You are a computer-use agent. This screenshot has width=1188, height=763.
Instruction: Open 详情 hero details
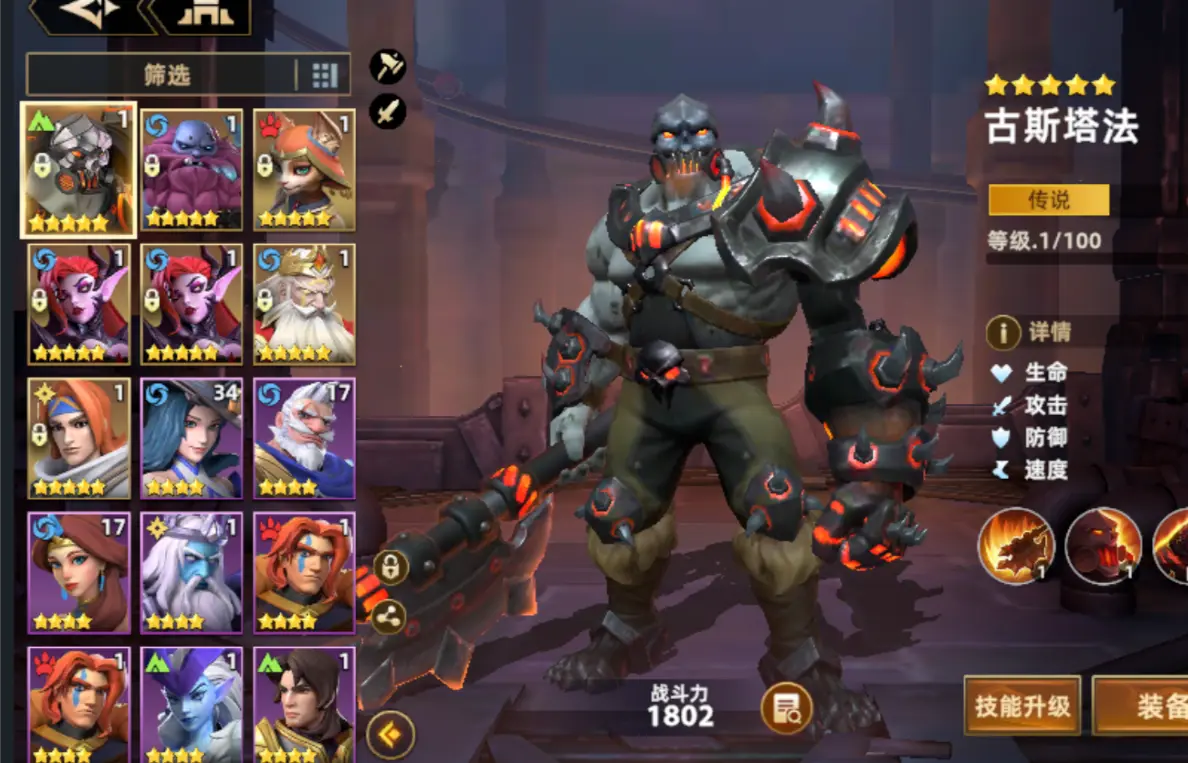[x=1030, y=331]
